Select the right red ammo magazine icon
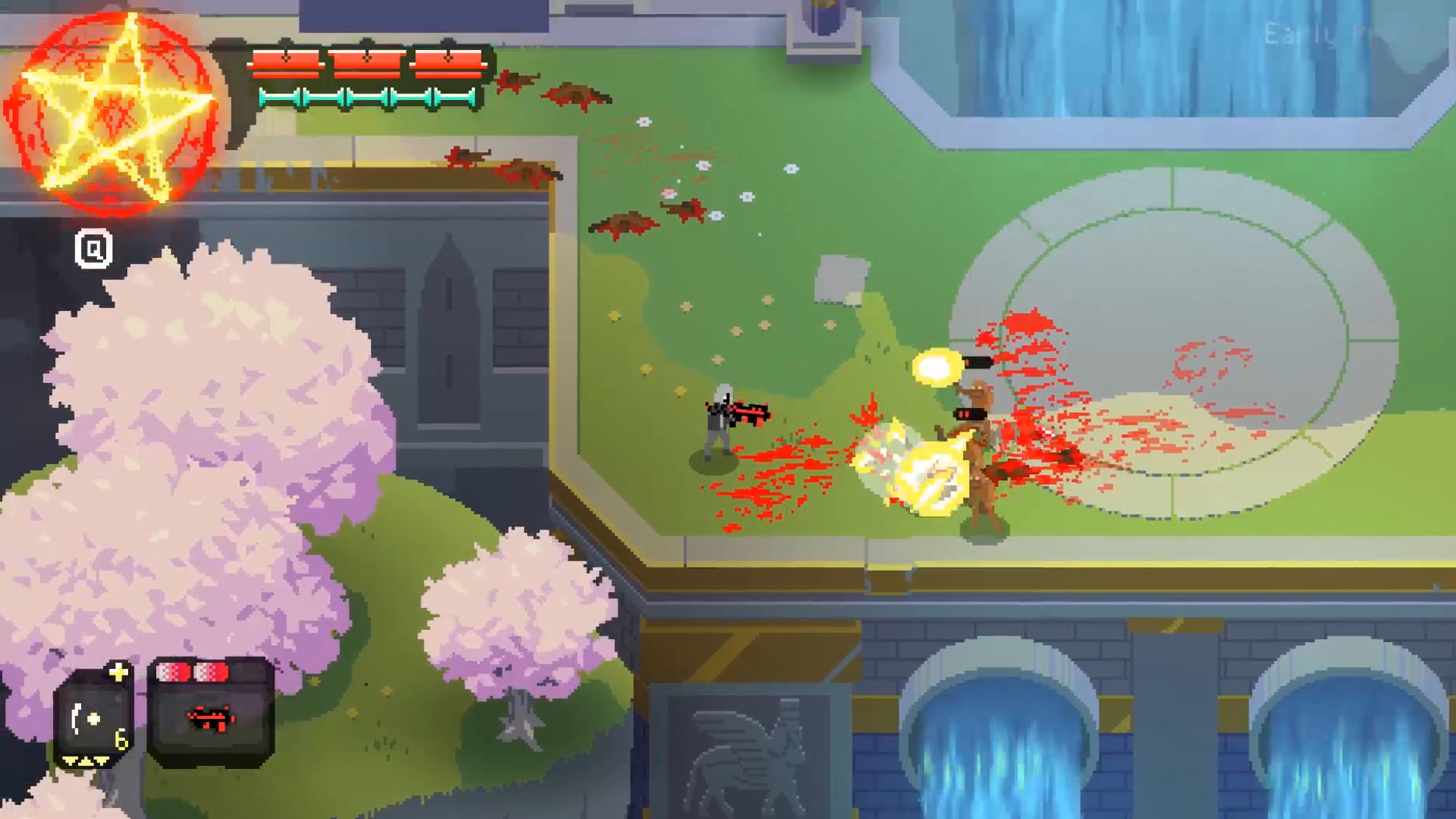This screenshot has width=1456, height=819. pos(212,672)
